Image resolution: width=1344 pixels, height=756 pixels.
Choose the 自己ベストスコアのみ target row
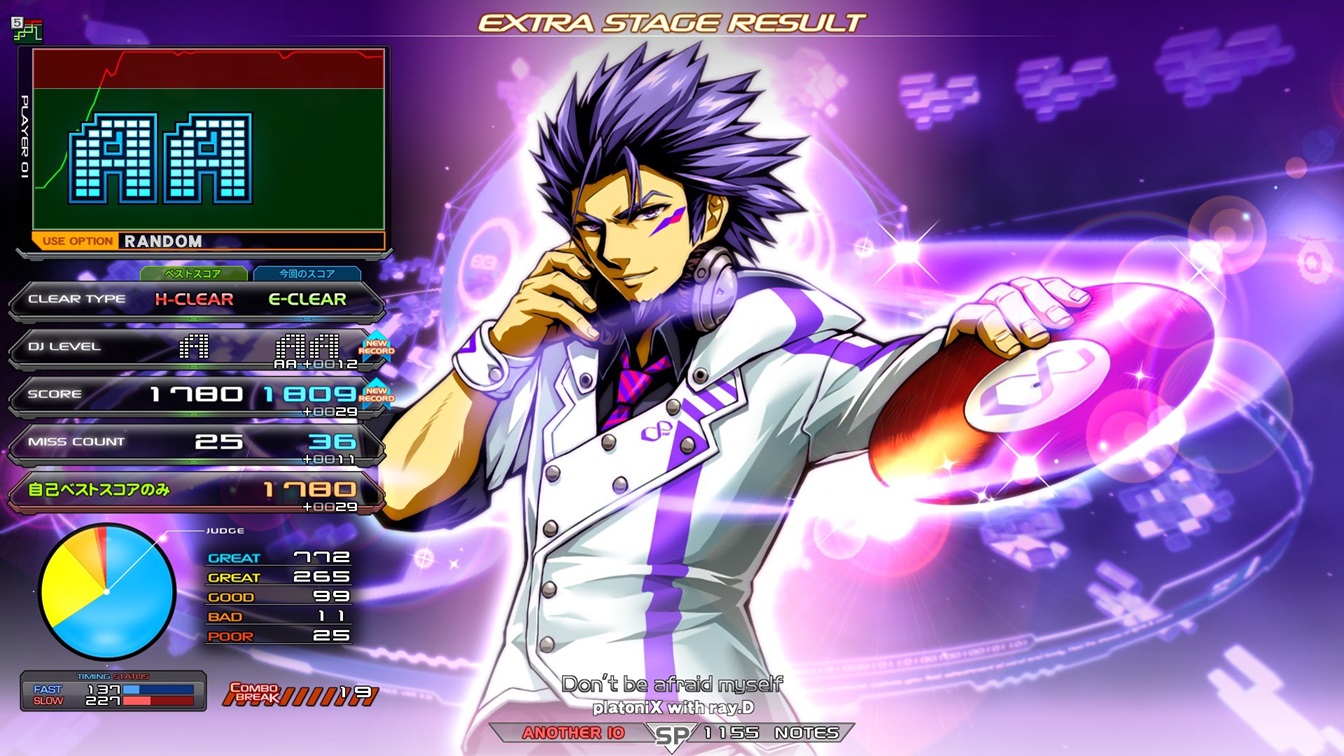196,490
